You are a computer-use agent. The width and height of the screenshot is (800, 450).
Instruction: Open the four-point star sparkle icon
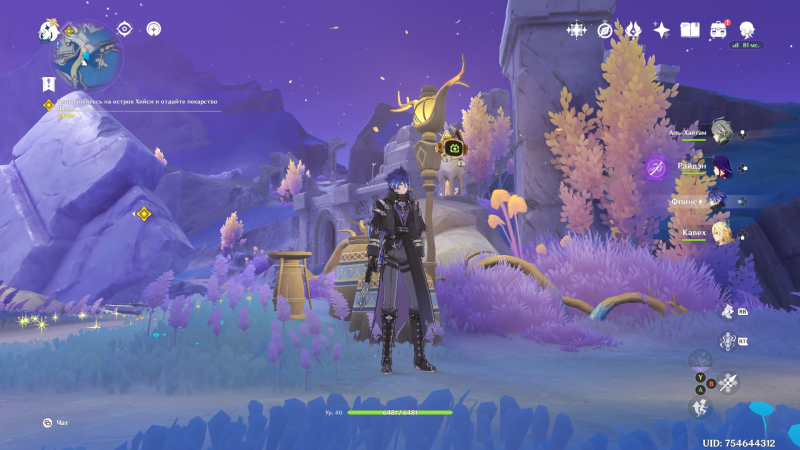coord(577,30)
